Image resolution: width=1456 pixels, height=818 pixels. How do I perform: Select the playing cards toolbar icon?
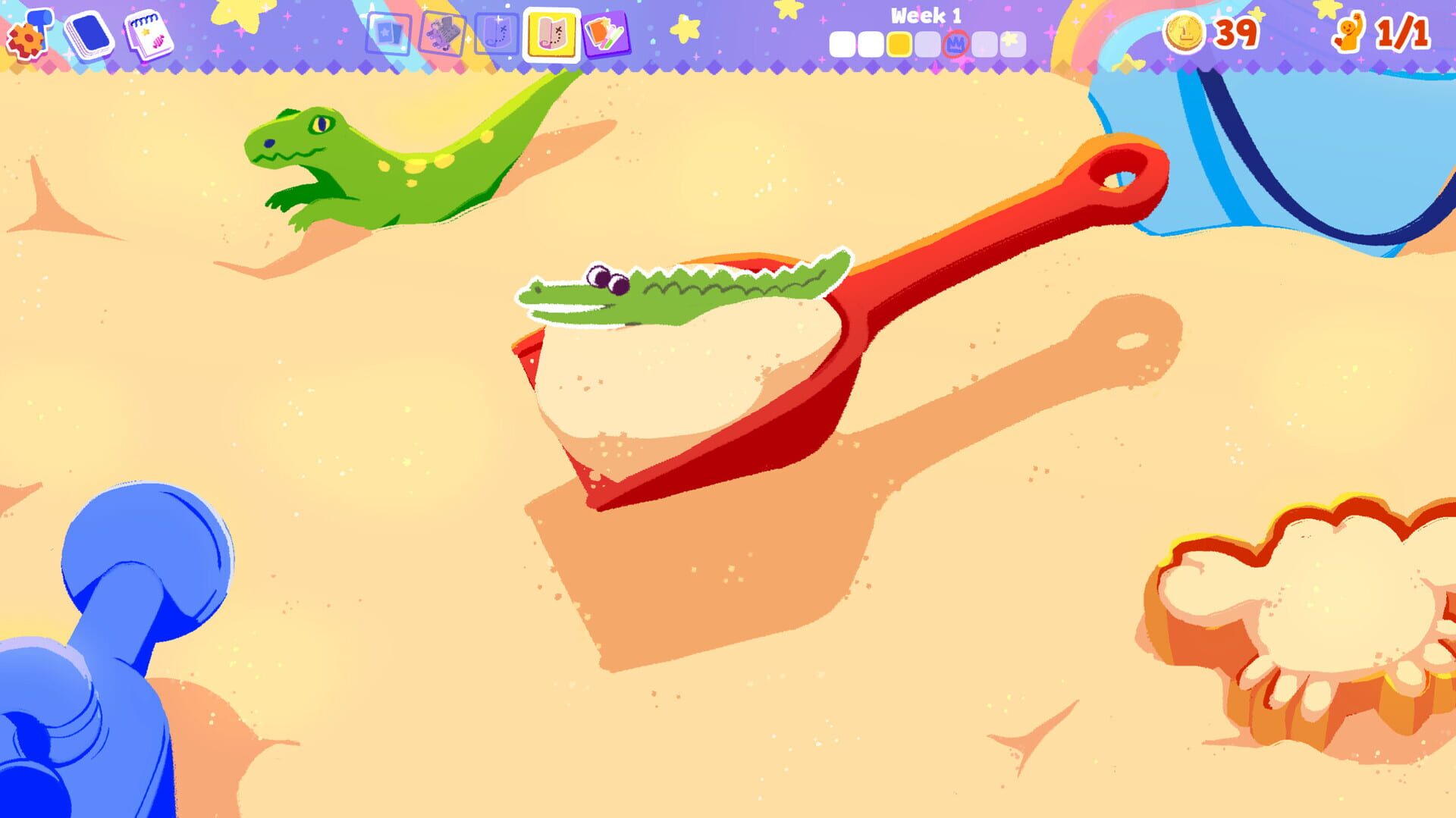[x=388, y=34]
